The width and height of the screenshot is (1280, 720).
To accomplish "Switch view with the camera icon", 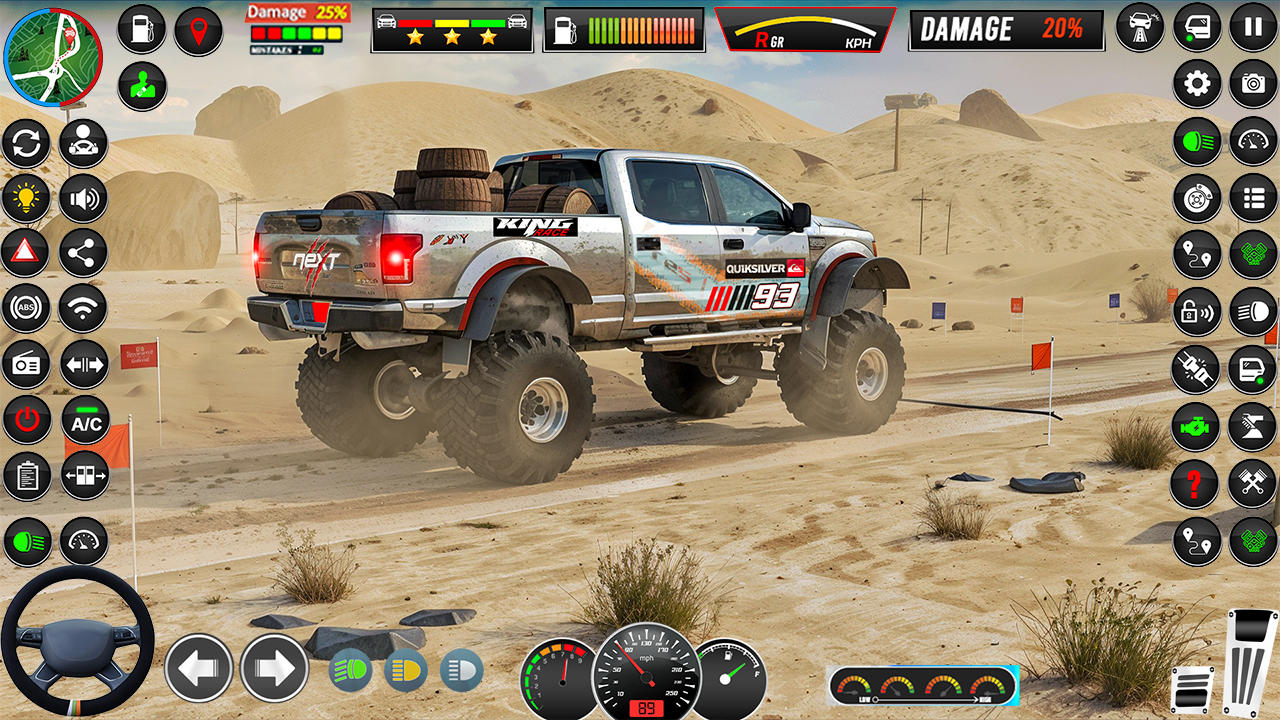I will 1253,84.
